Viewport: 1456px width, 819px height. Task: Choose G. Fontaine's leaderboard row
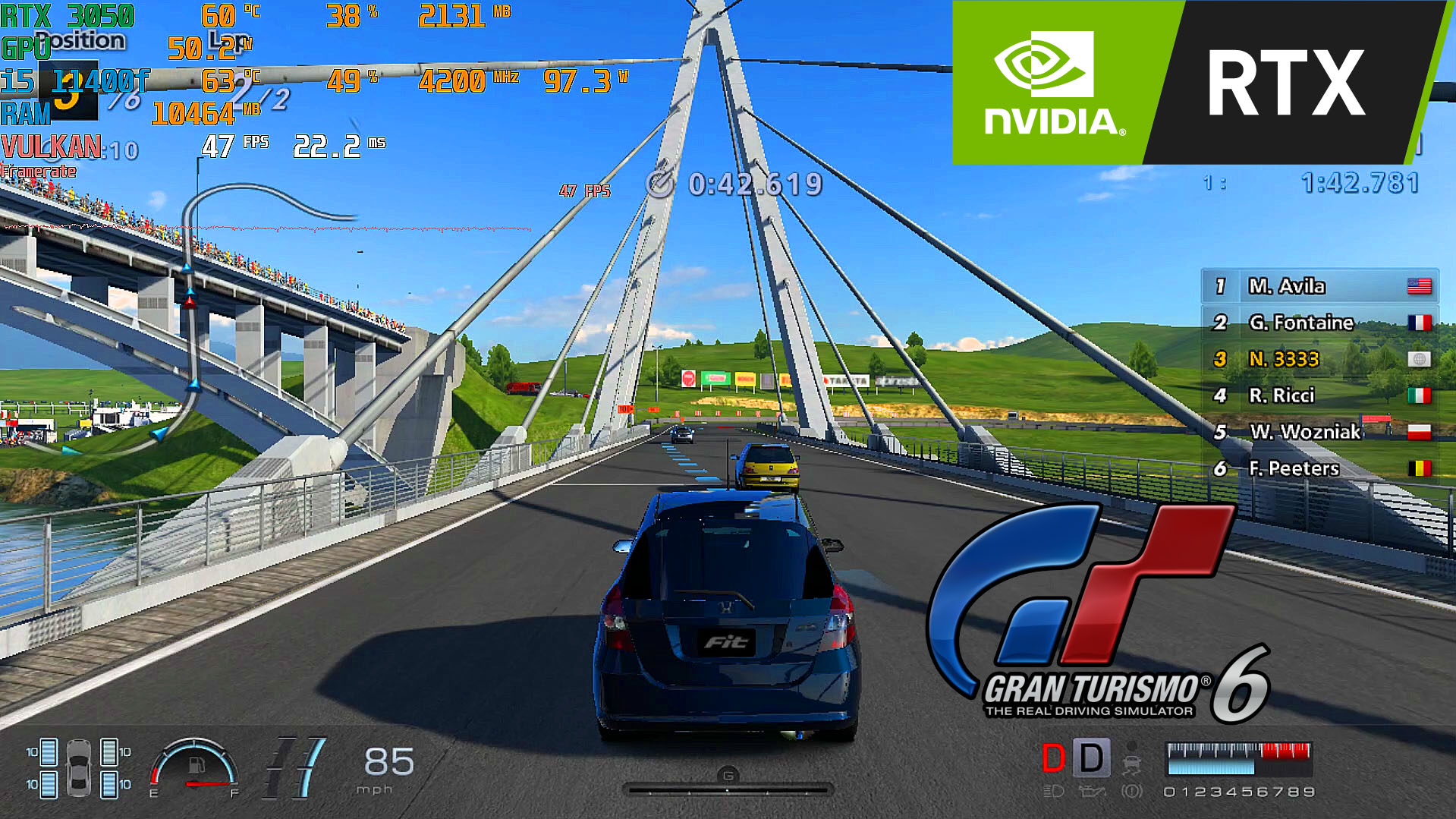click(x=1319, y=323)
